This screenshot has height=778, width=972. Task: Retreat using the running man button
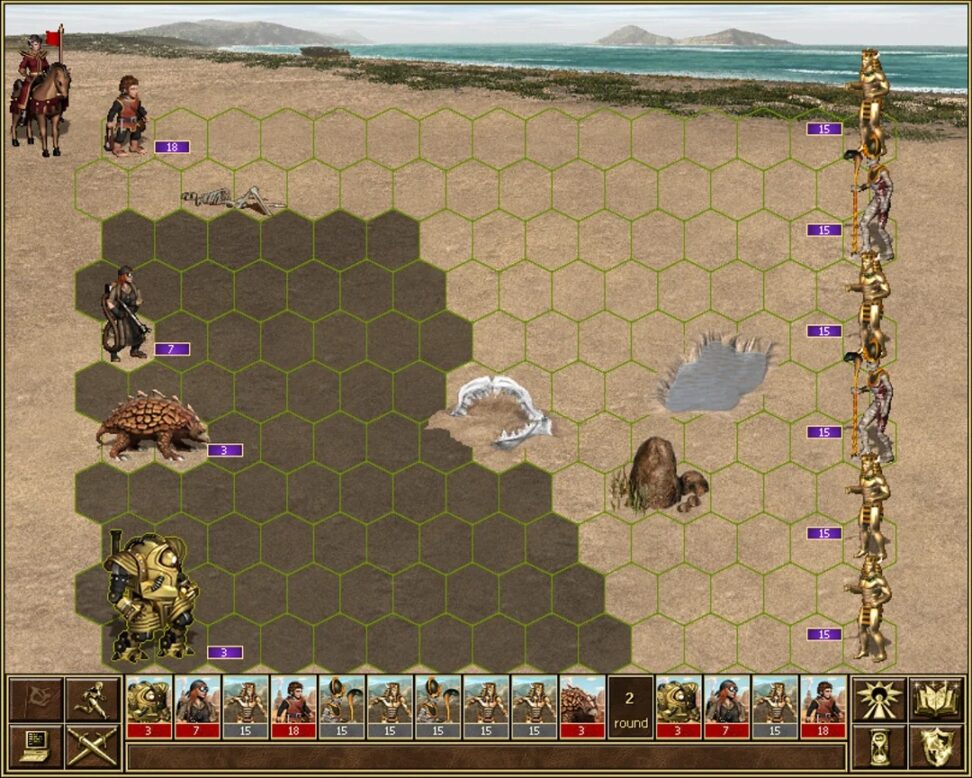click(93, 699)
